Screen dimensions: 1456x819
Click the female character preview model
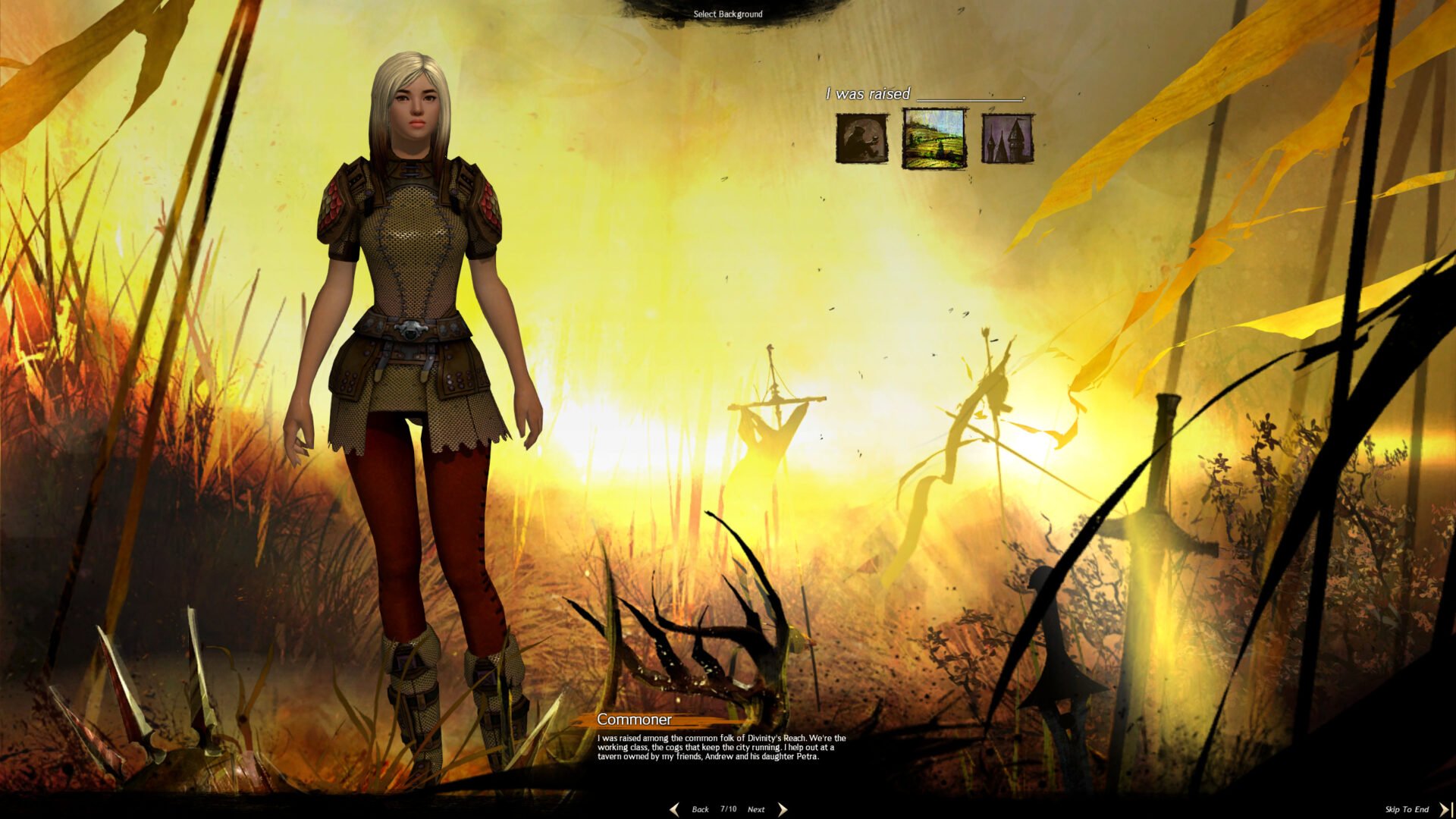point(413,341)
